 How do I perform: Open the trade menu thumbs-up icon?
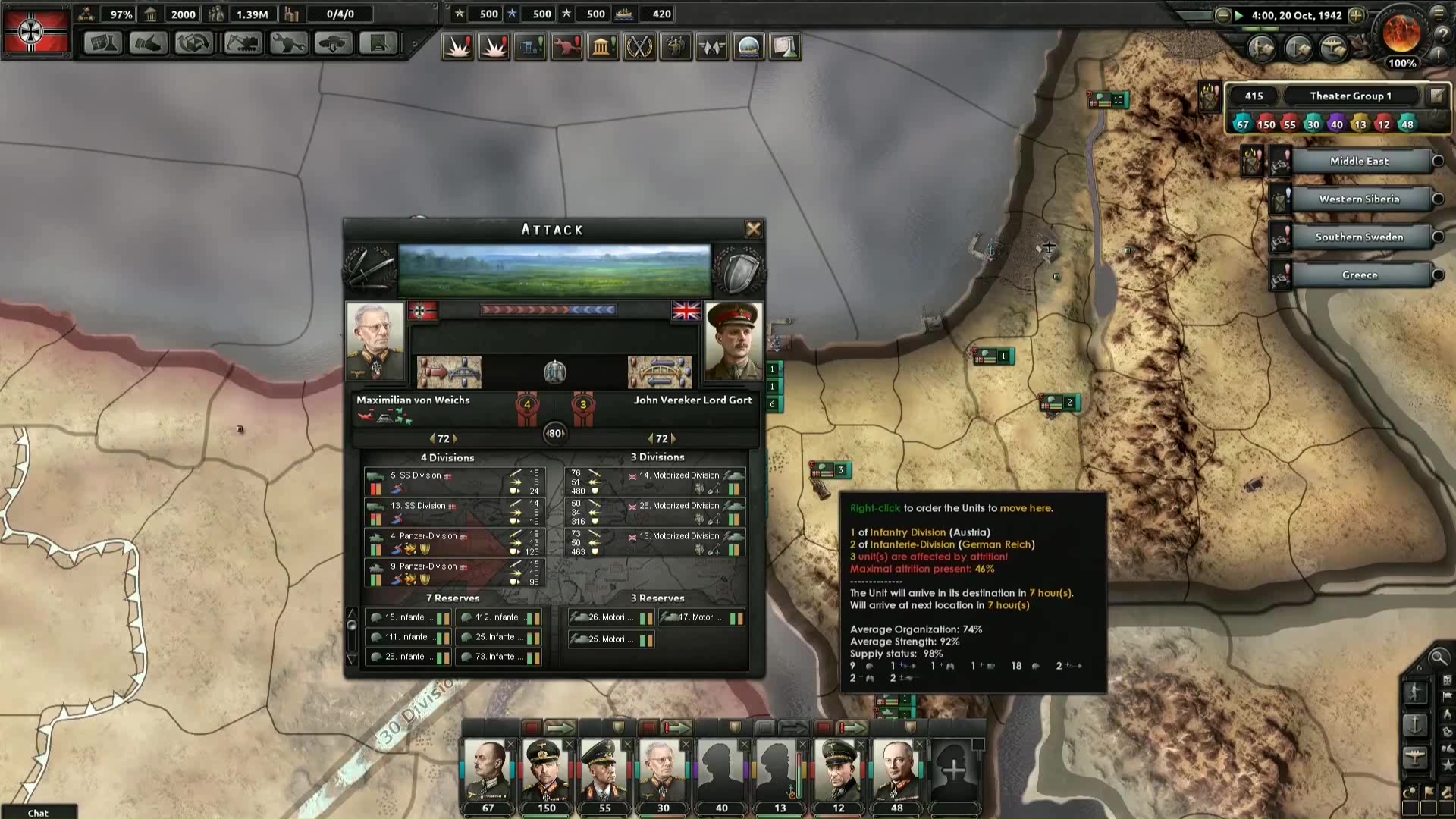[x=149, y=44]
